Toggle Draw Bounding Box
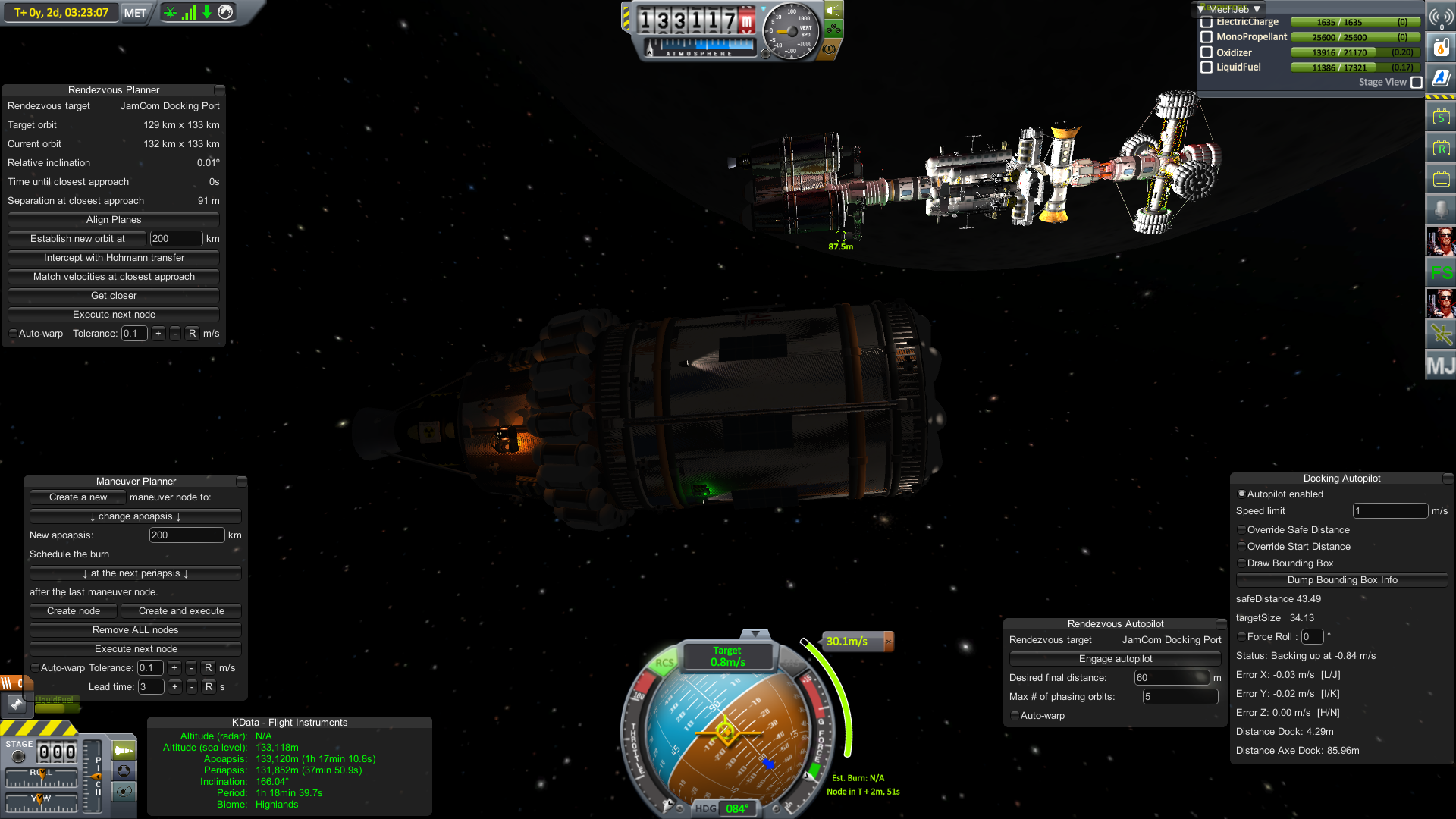 click(1242, 563)
